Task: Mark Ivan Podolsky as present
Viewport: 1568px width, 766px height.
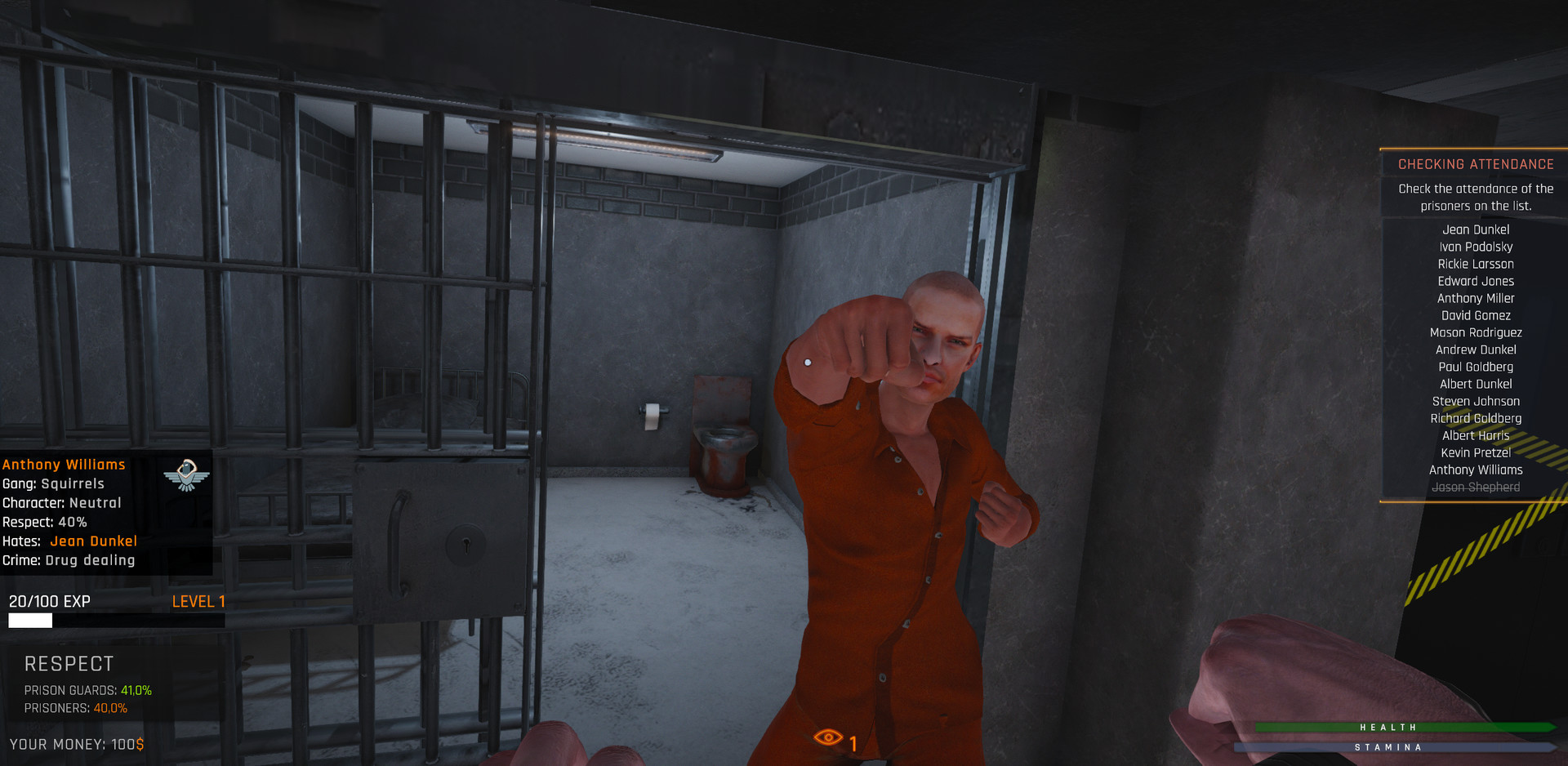Action: [1475, 247]
